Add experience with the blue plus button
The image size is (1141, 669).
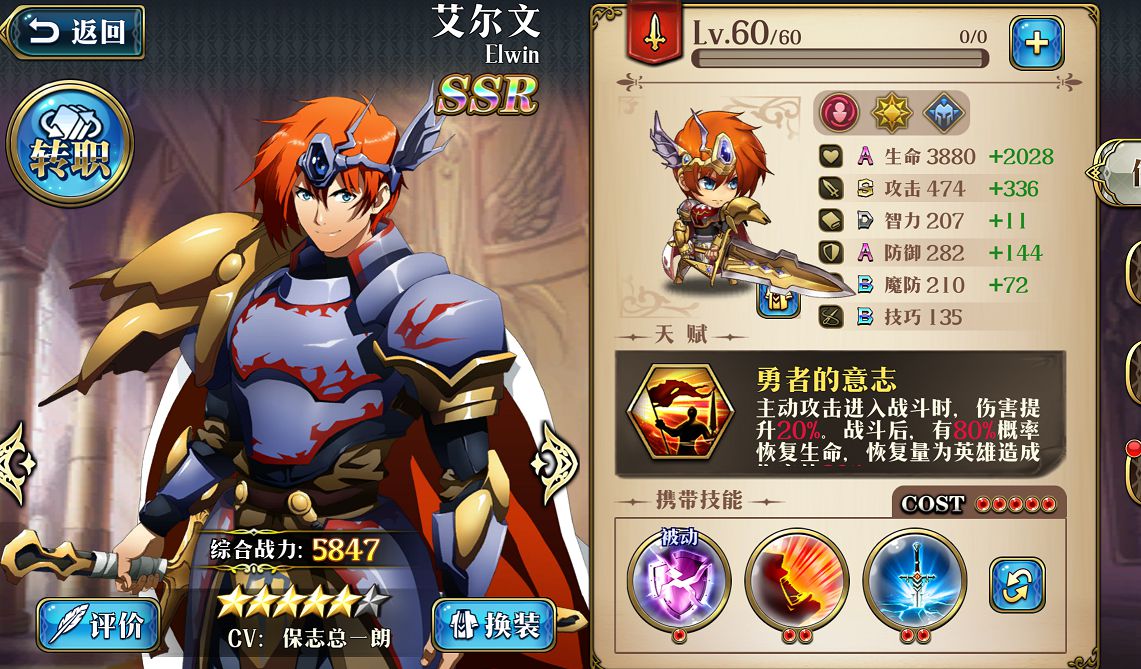point(1035,43)
